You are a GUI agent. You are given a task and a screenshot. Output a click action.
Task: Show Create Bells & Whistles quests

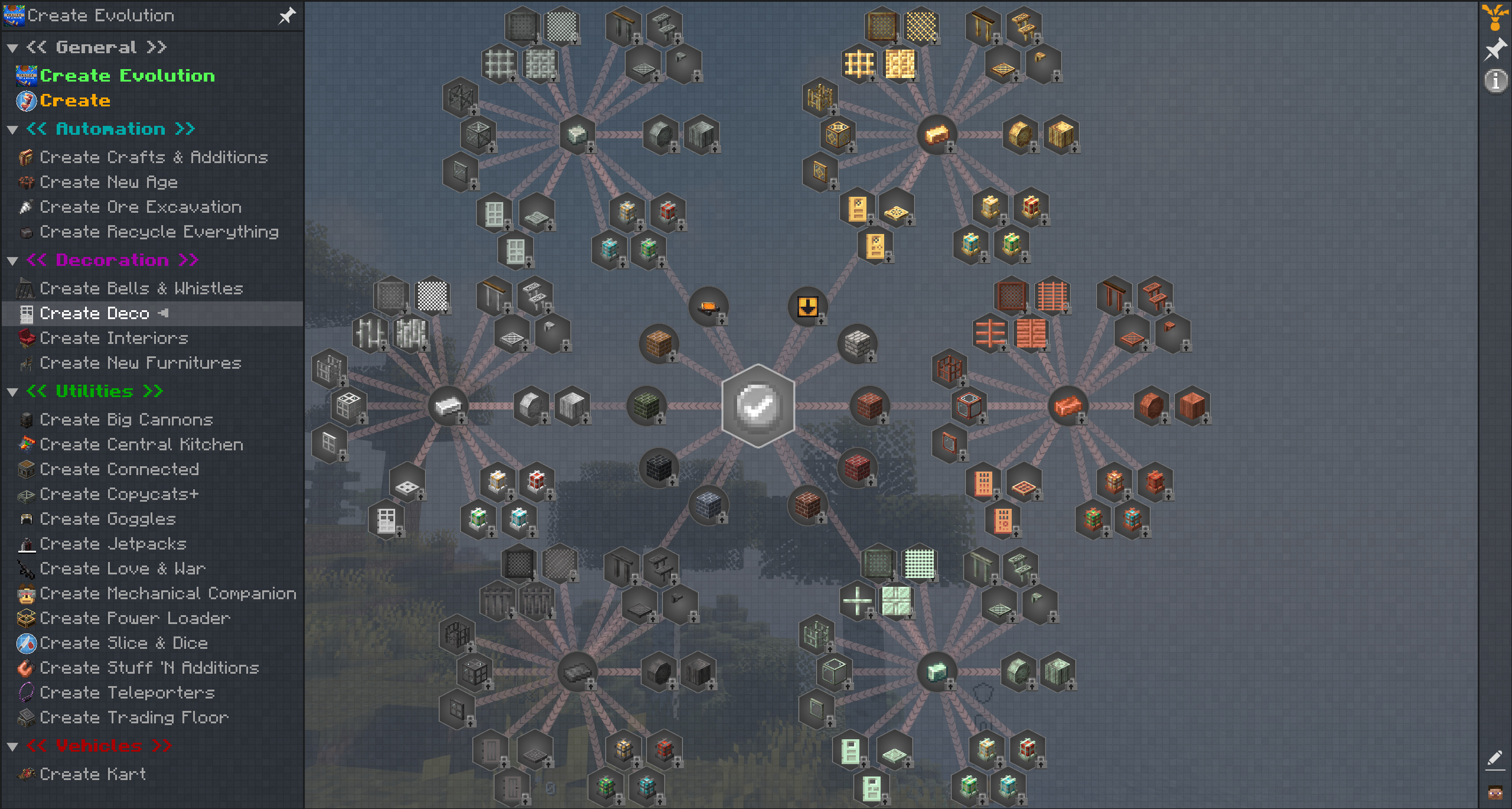[141, 288]
